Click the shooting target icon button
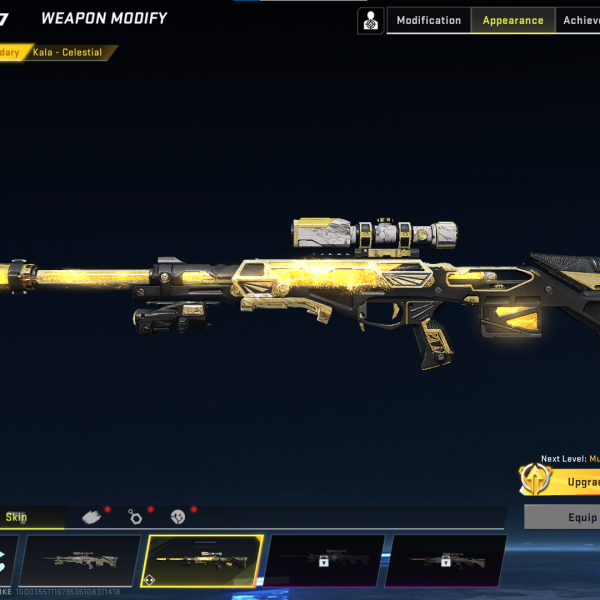This screenshot has height=600, width=600. [x=371, y=20]
